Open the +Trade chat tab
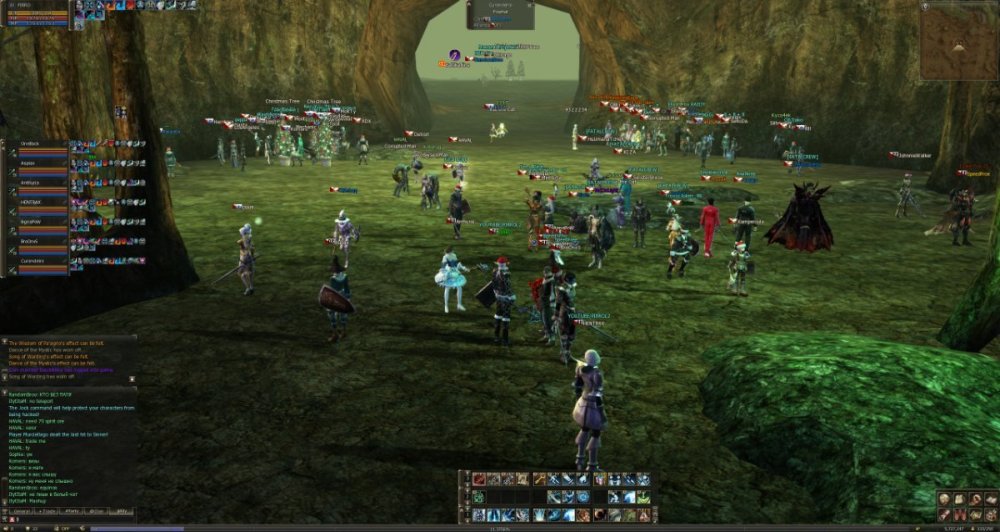 coord(46,511)
